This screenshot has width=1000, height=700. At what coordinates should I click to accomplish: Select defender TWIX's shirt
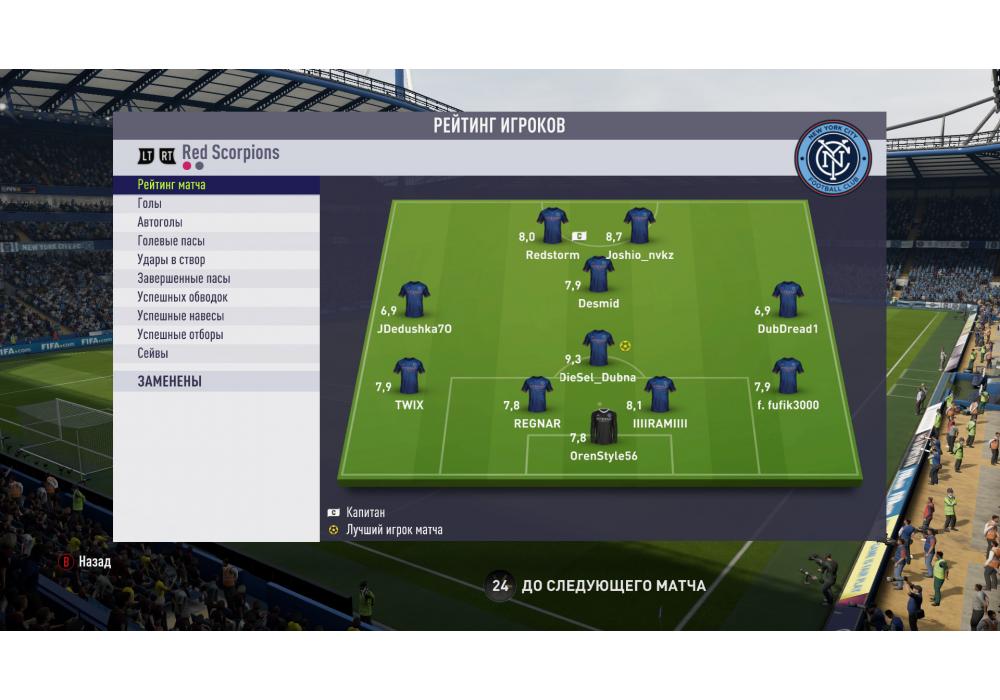coord(409,376)
